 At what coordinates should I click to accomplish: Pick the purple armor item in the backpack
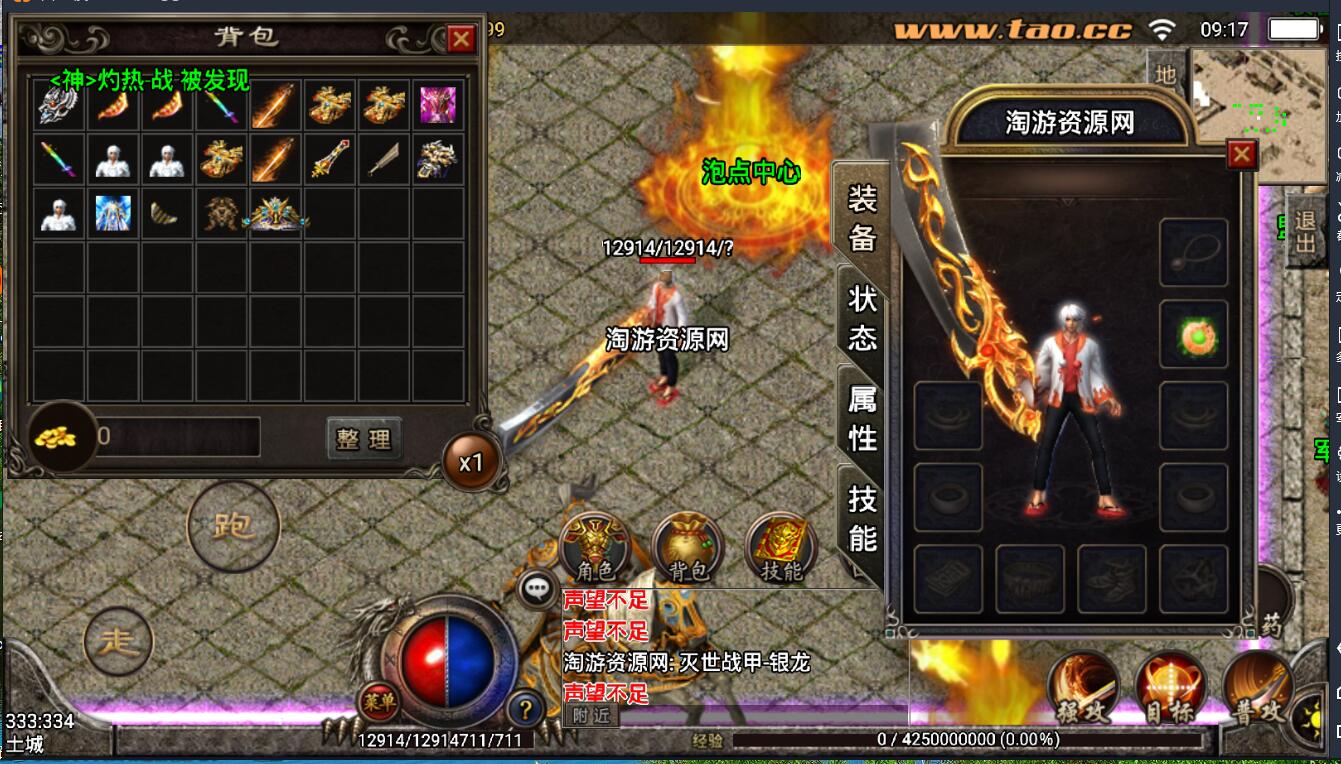[437, 105]
